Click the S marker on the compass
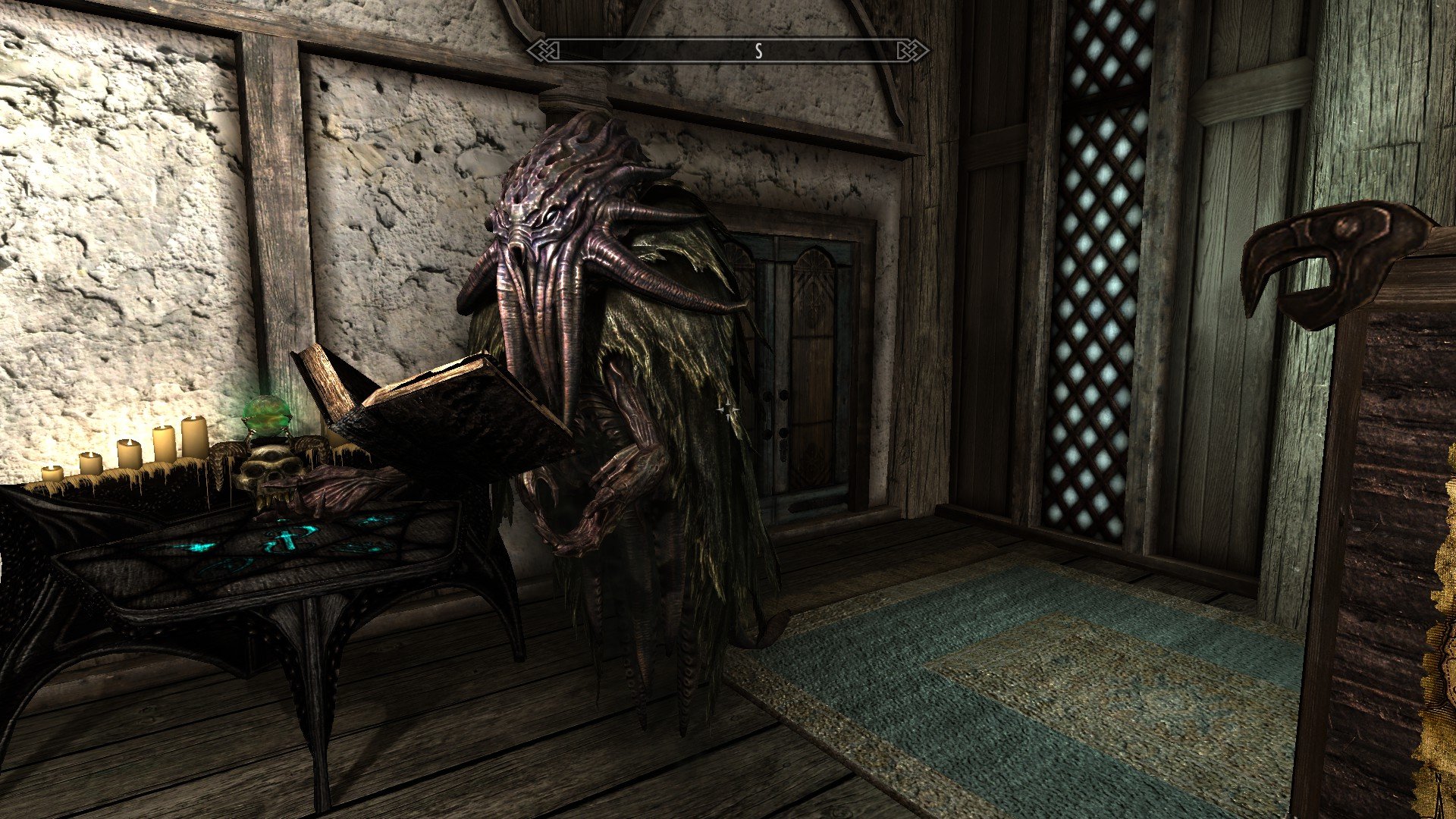 point(757,50)
